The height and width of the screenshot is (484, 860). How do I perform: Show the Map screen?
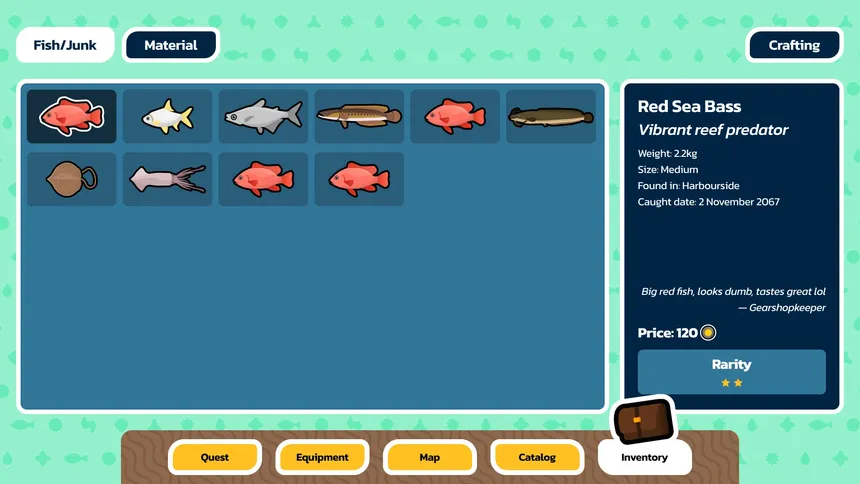click(x=430, y=457)
